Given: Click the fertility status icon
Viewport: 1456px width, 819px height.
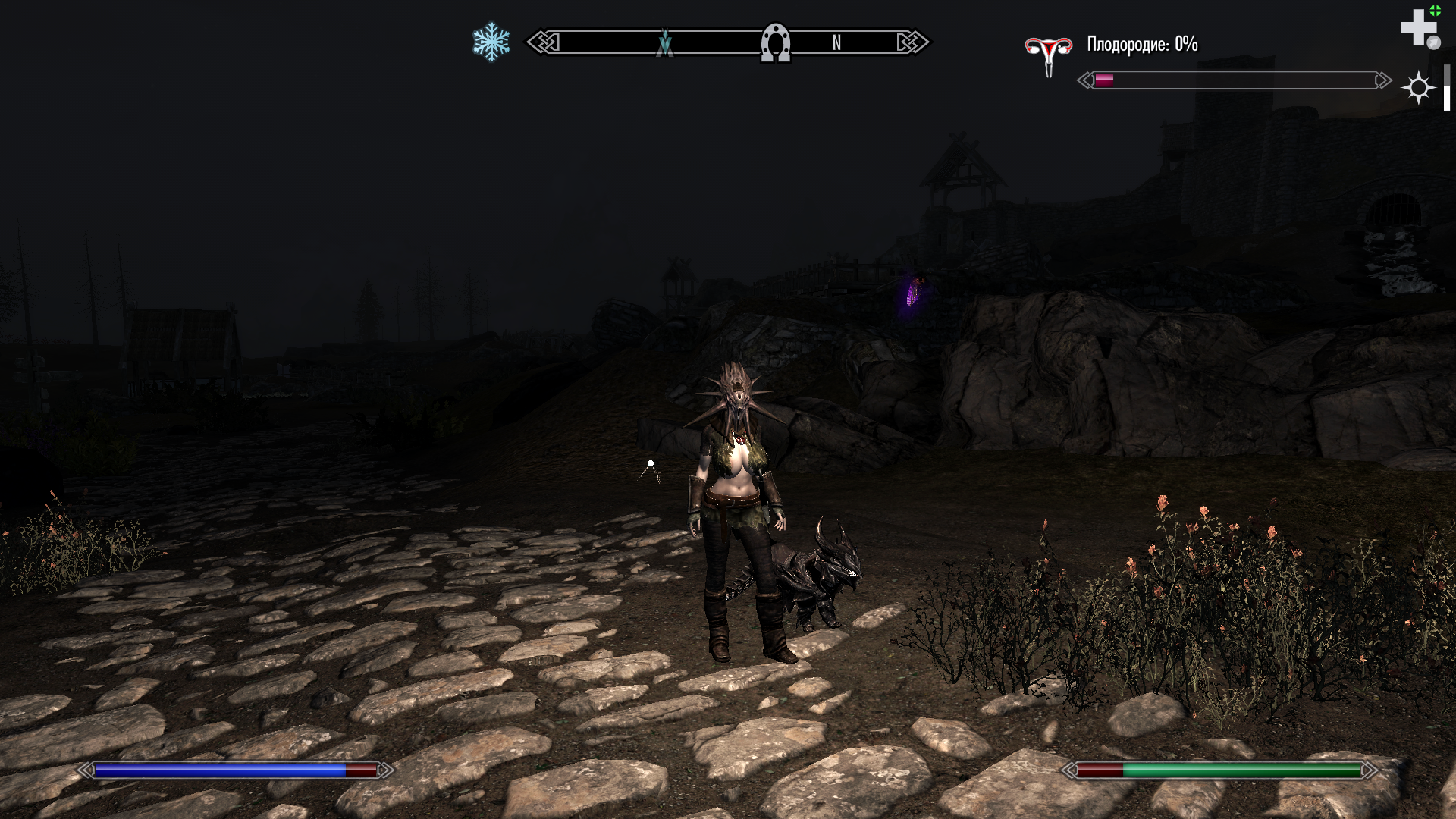Looking at the screenshot, I should point(1048,54).
